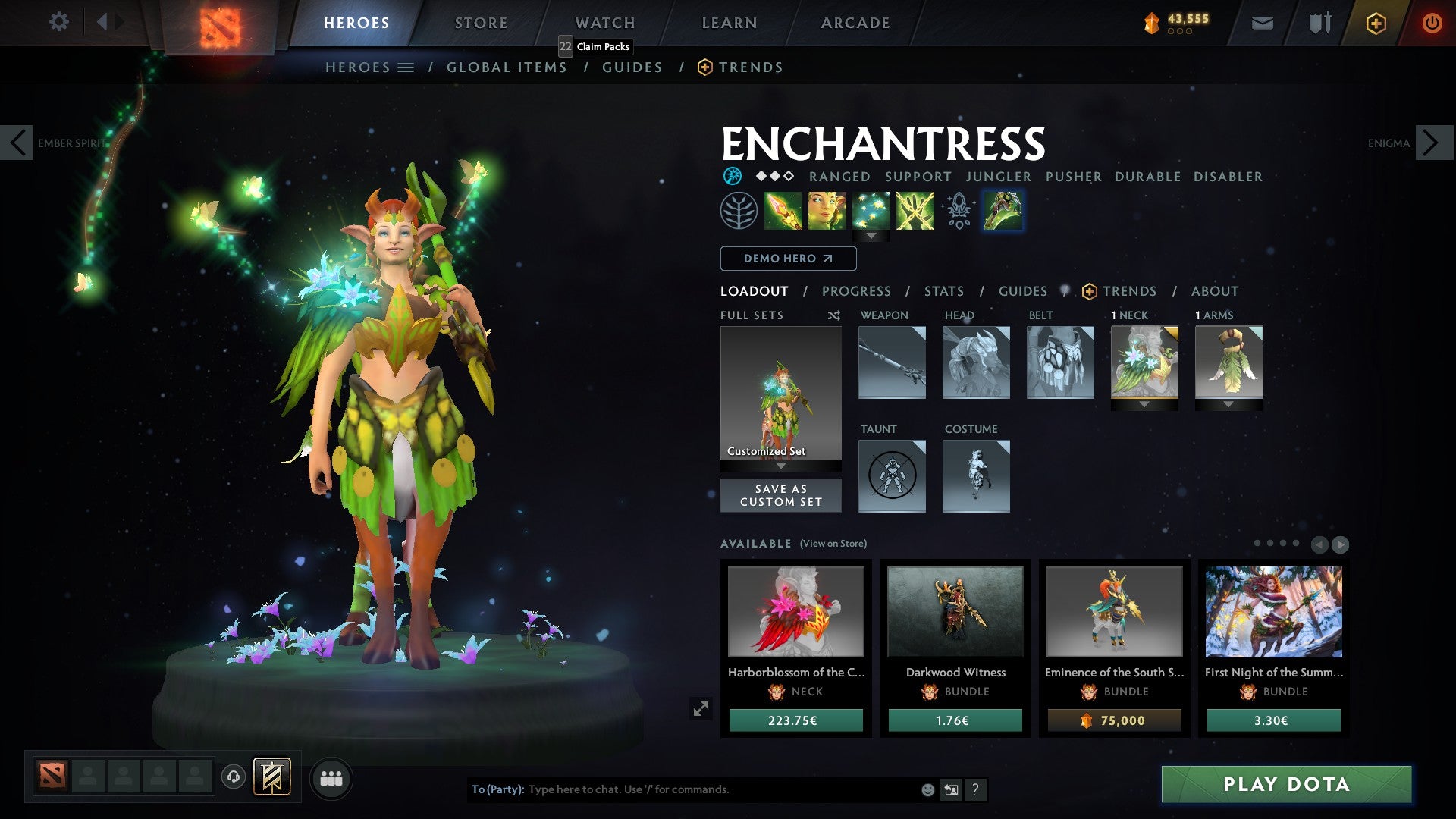Expand the next page arrow in Available items
Screen dimensions: 1456x819
click(x=1339, y=543)
